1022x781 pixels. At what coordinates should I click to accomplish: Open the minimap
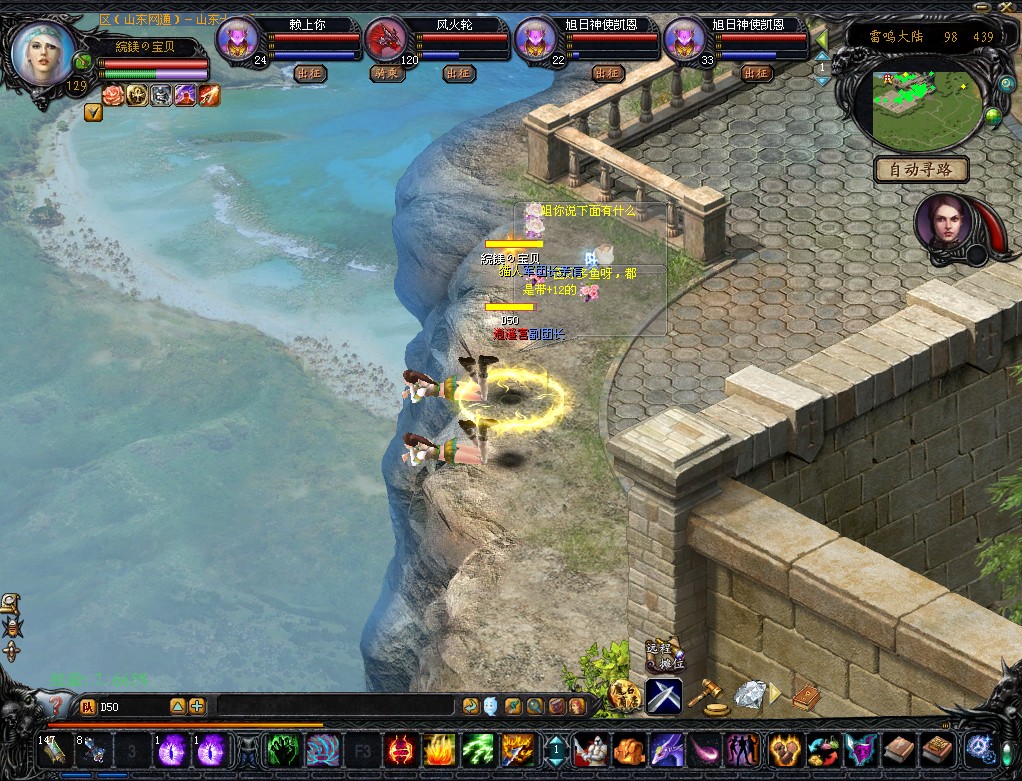(x=926, y=107)
